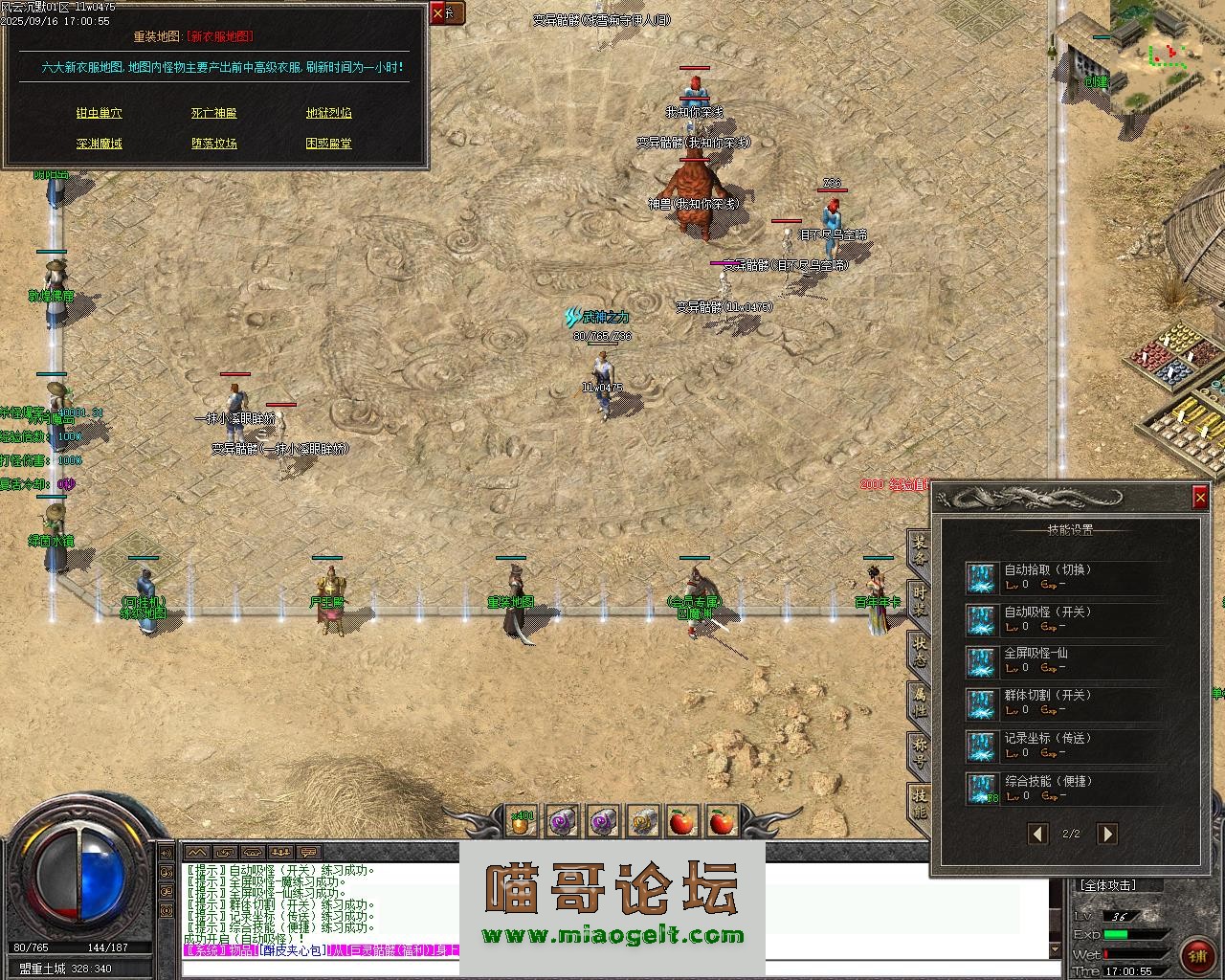Enter the 困惑殿堂 map
The image size is (1225, 980).
pos(328,144)
